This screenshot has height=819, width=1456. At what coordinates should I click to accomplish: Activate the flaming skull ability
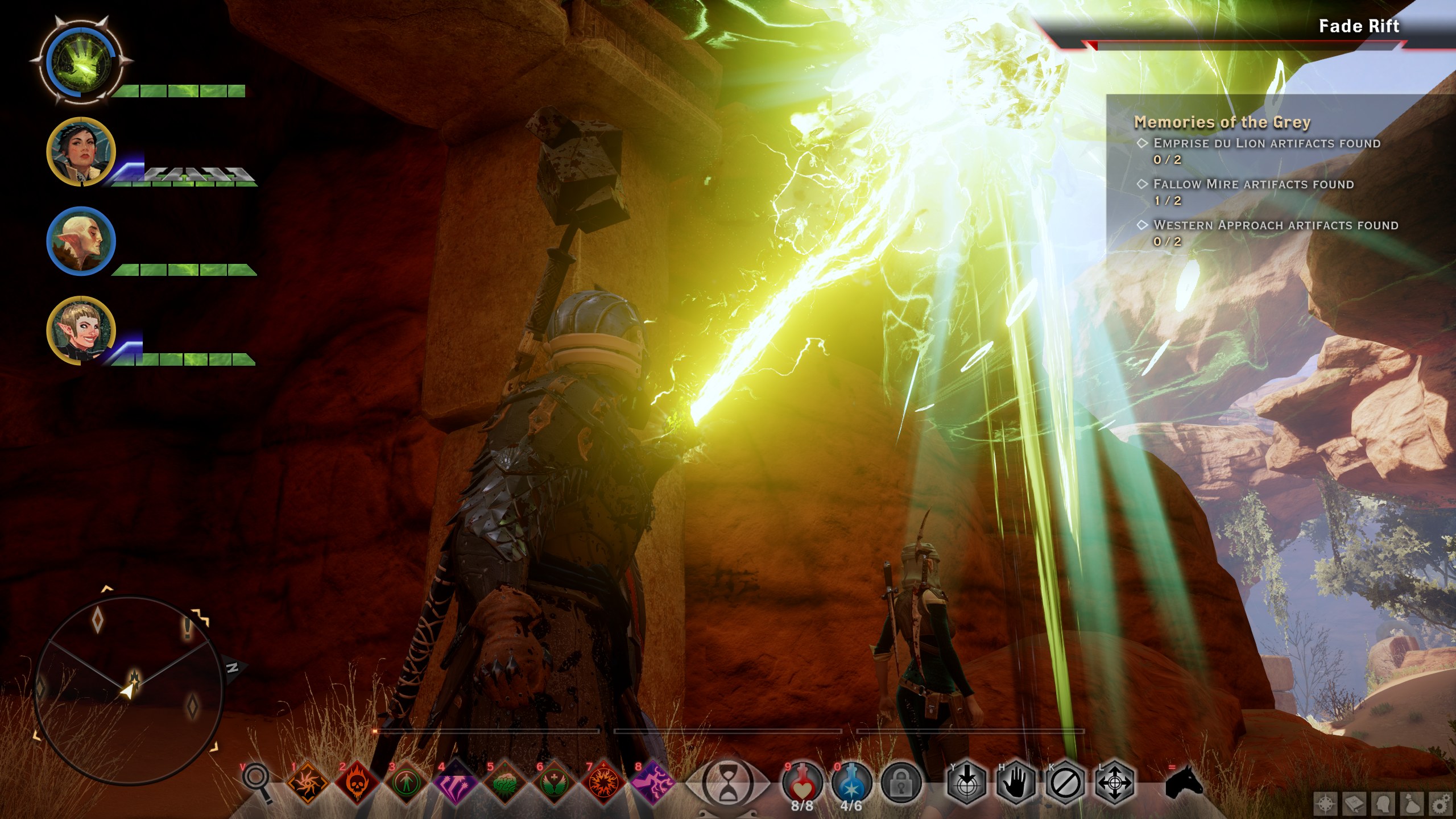click(x=357, y=784)
